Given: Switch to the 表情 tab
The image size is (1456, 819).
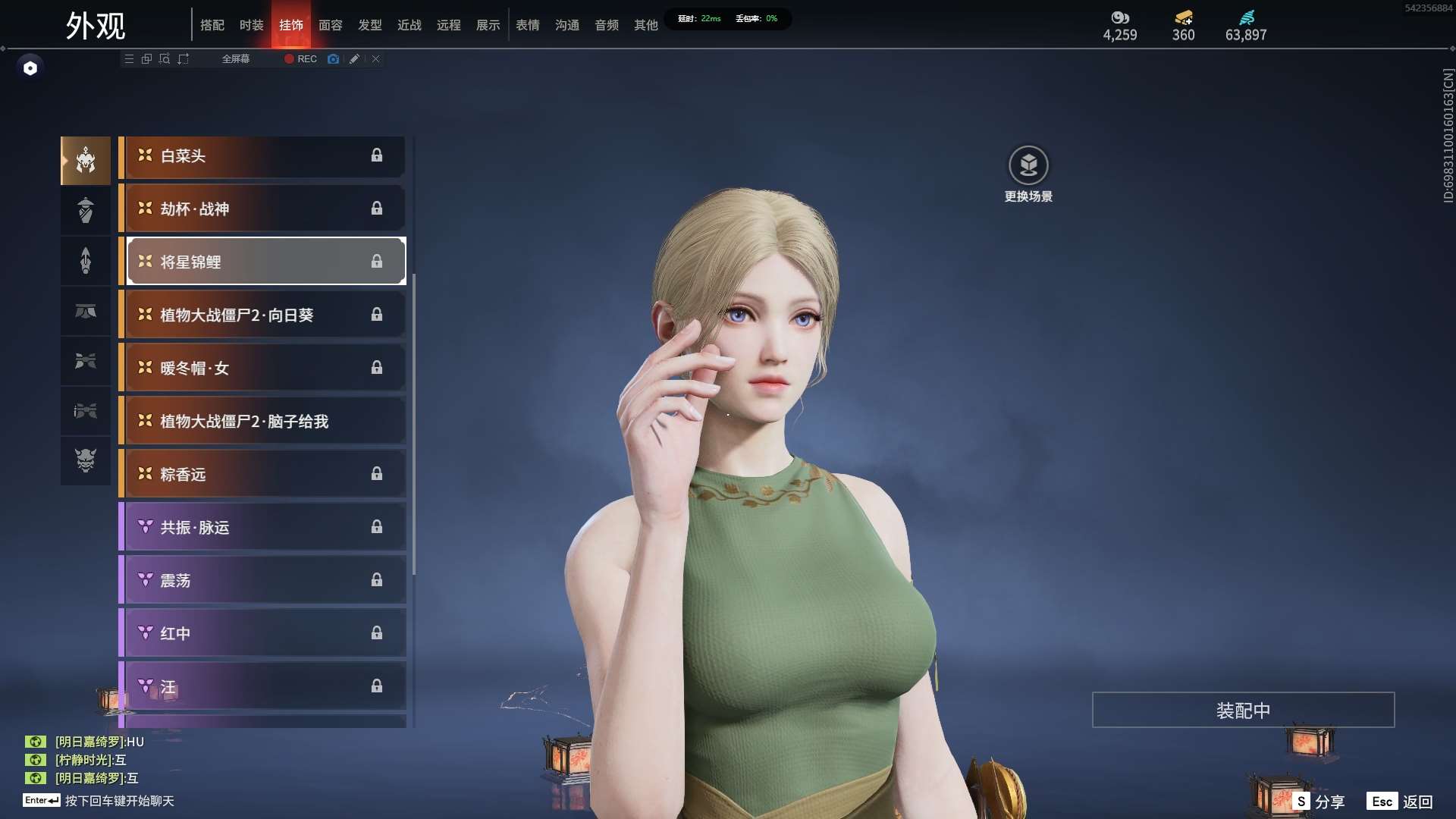Looking at the screenshot, I should click(527, 25).
